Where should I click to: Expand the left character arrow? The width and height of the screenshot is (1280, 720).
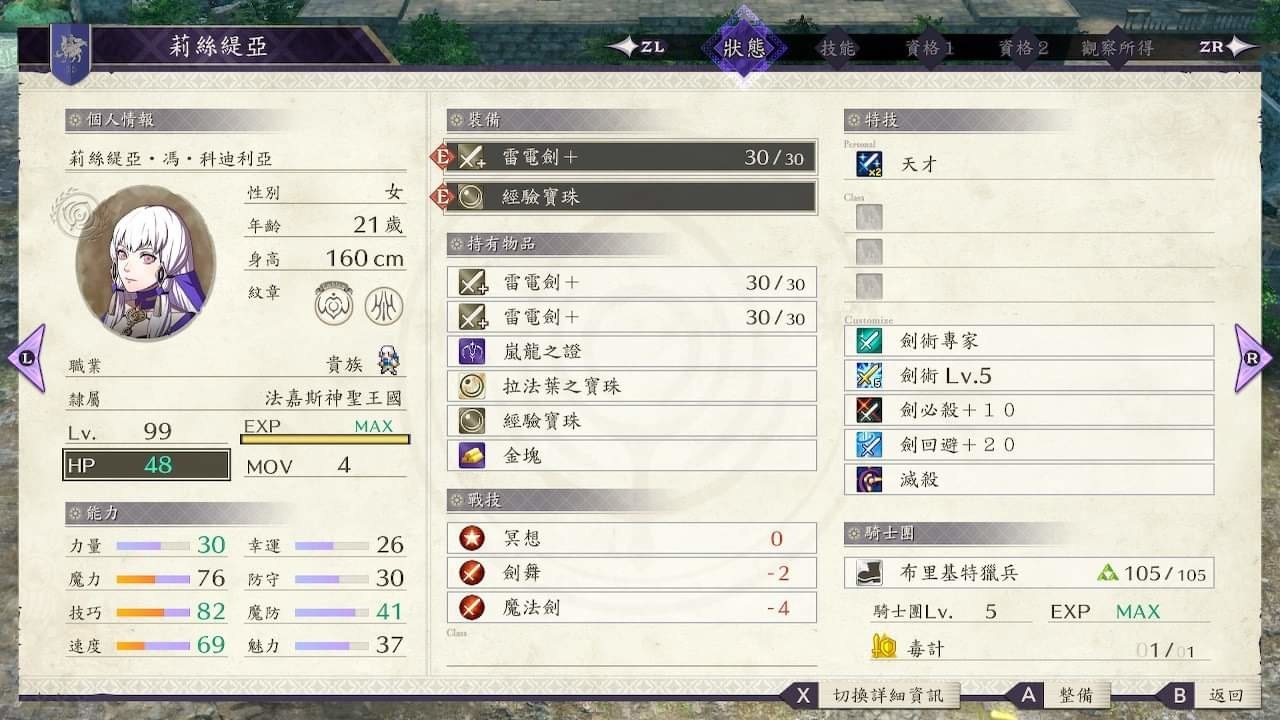click(25, 360)
